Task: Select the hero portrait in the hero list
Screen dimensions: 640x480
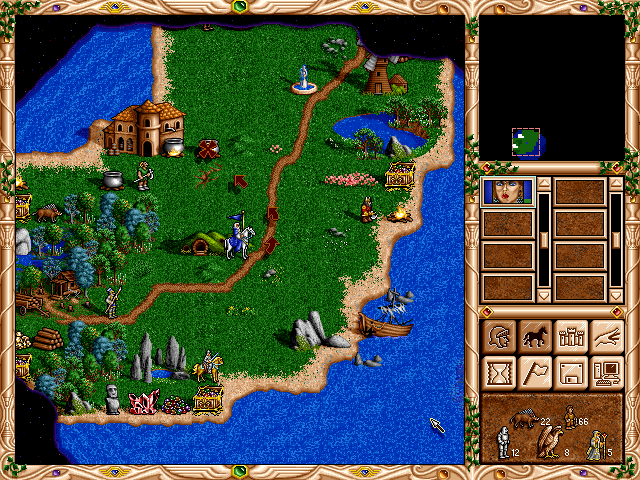Action: click(508, 192)
